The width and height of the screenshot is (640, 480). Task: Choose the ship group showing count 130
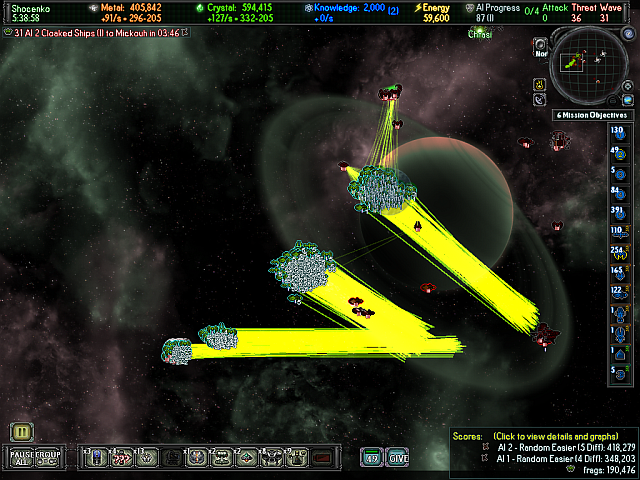617,133
